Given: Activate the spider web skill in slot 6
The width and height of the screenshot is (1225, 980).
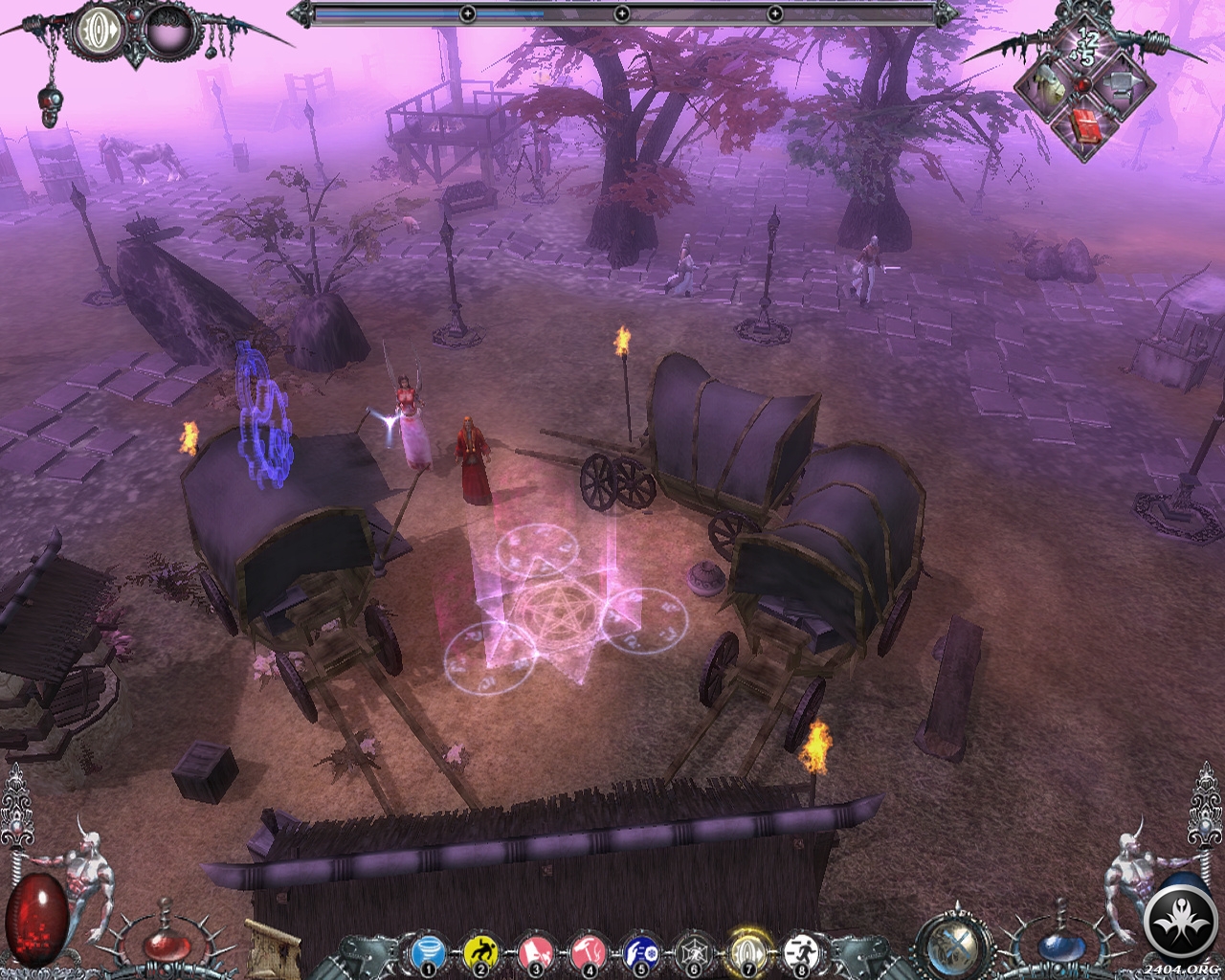Looking at the screenshot, I should click(x=694, y=953).
